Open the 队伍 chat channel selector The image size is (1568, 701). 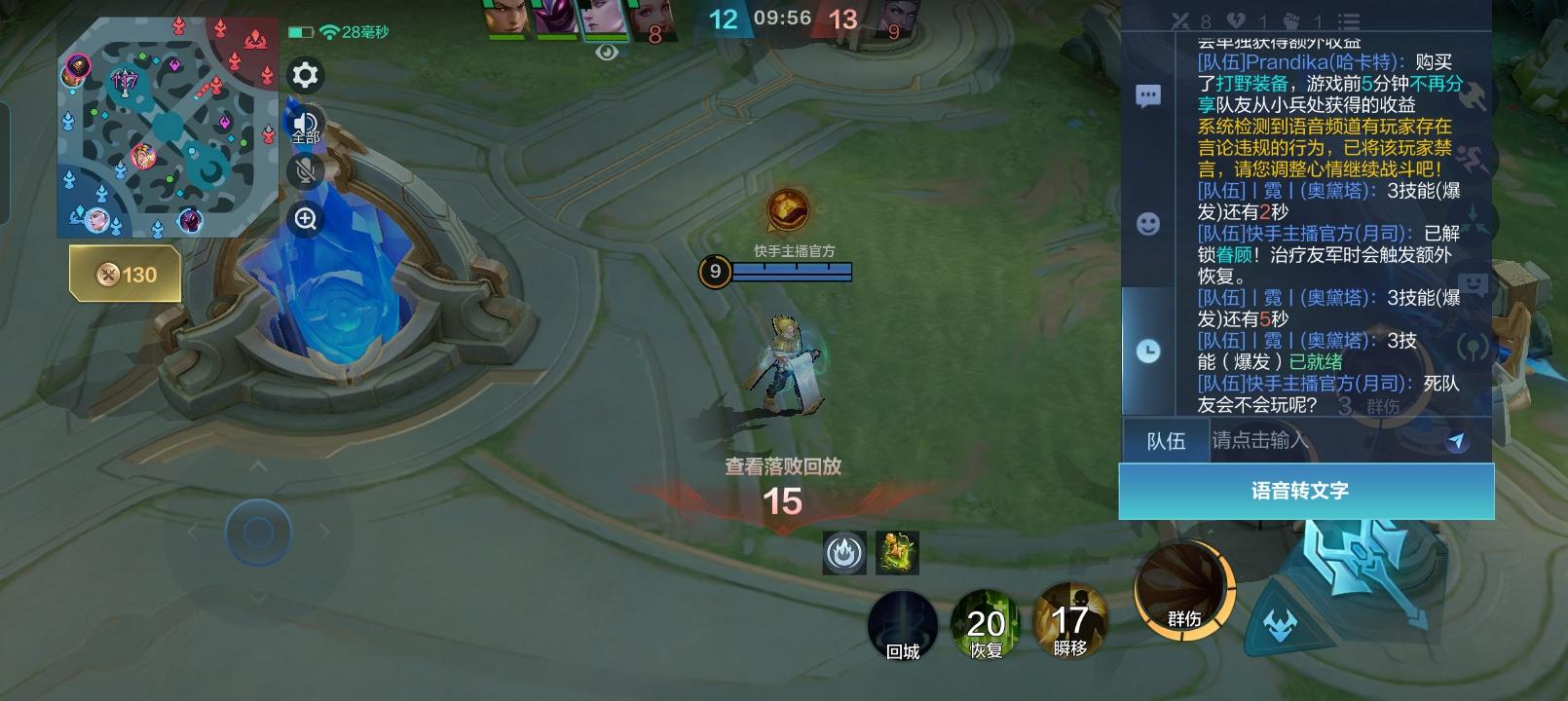pyautogui.click(x=1165, y=441)
